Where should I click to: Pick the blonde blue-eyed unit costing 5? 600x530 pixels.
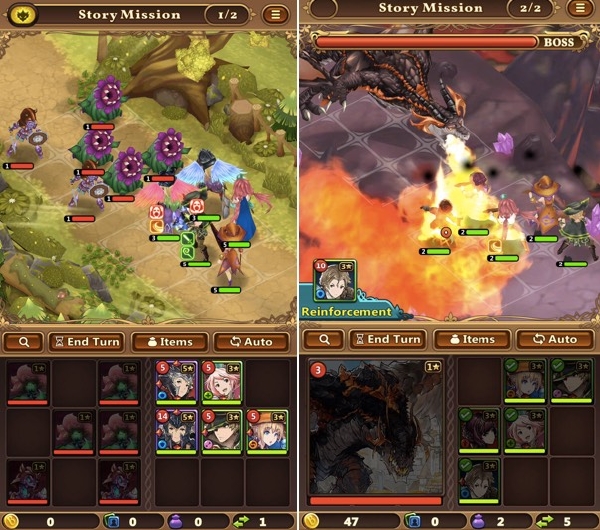click(266, 430)
